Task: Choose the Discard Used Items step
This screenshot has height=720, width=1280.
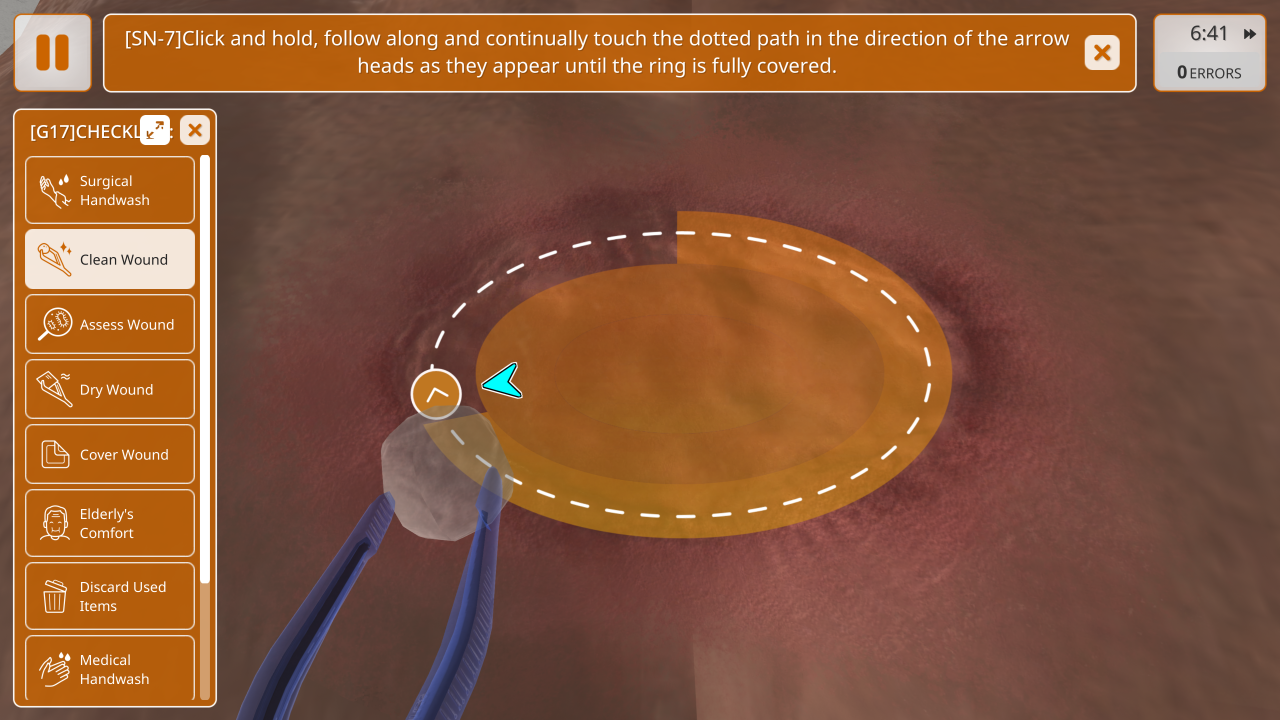Action: 110,596
